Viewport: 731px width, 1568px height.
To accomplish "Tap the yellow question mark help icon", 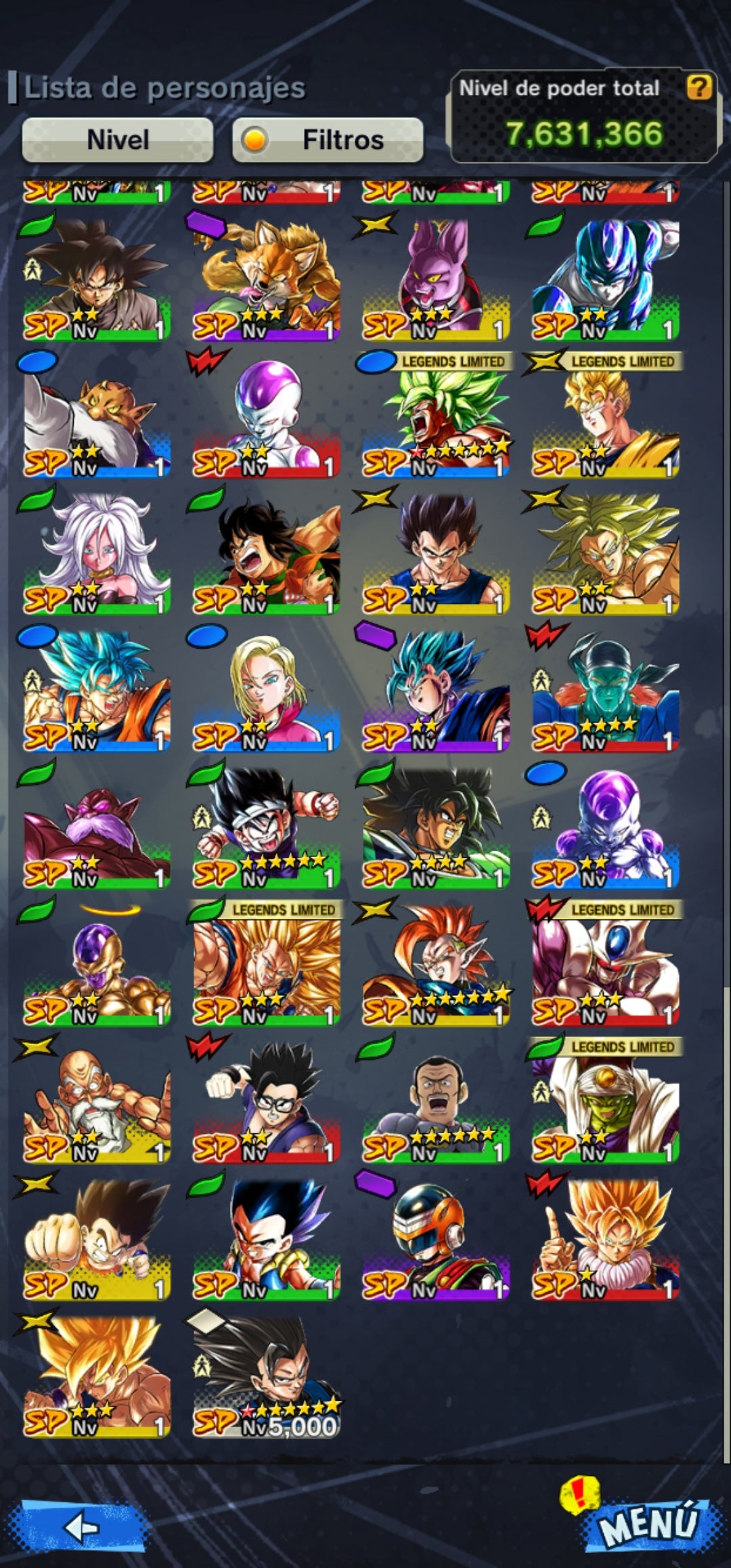I will click(x=699, y=87).
